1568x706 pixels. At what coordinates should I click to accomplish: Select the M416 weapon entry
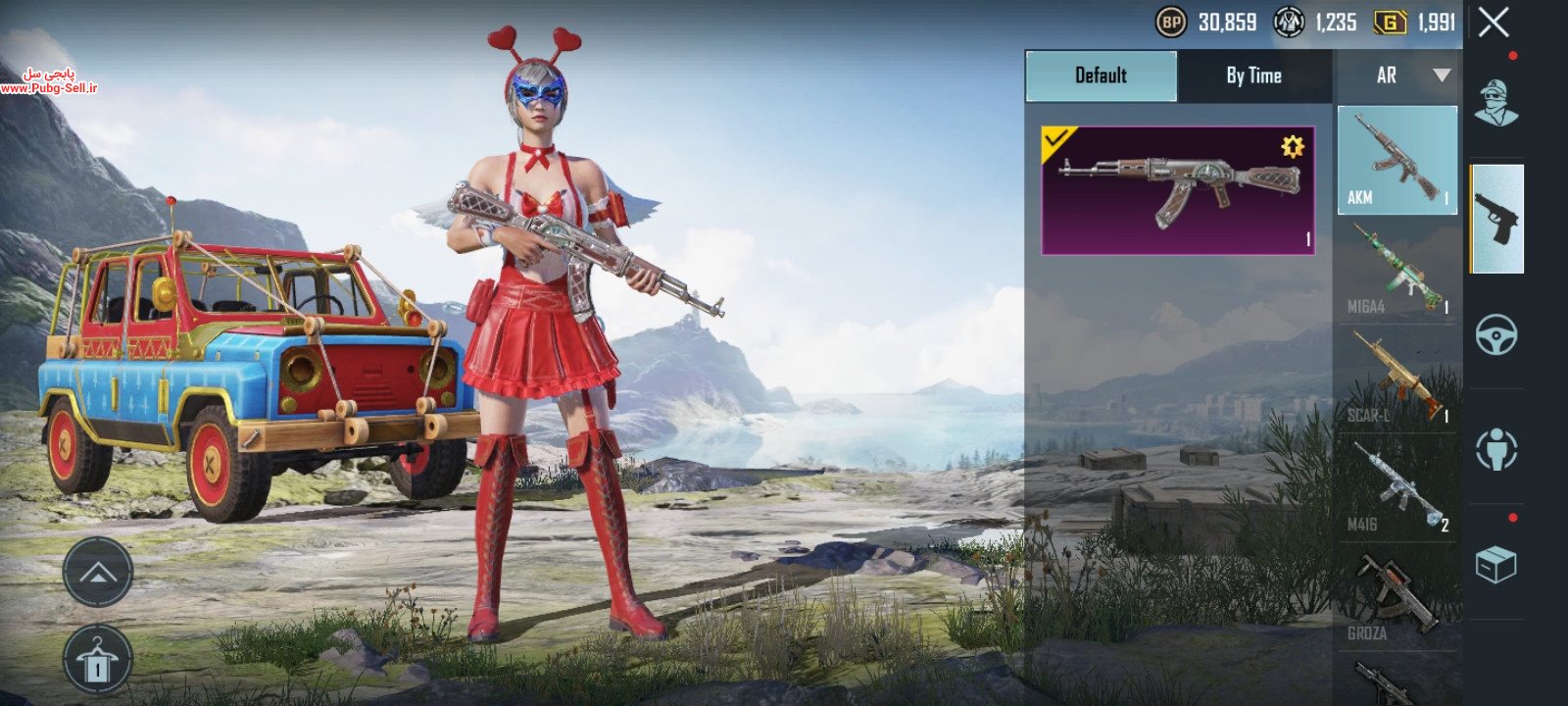[x=1396, y=487]
